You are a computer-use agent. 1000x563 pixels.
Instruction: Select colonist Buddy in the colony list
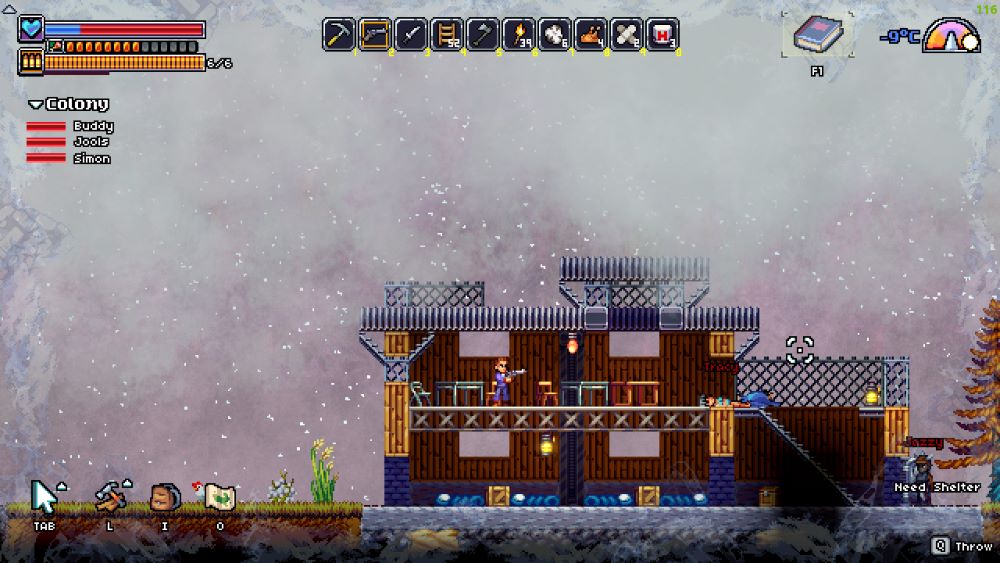point(92,126)
